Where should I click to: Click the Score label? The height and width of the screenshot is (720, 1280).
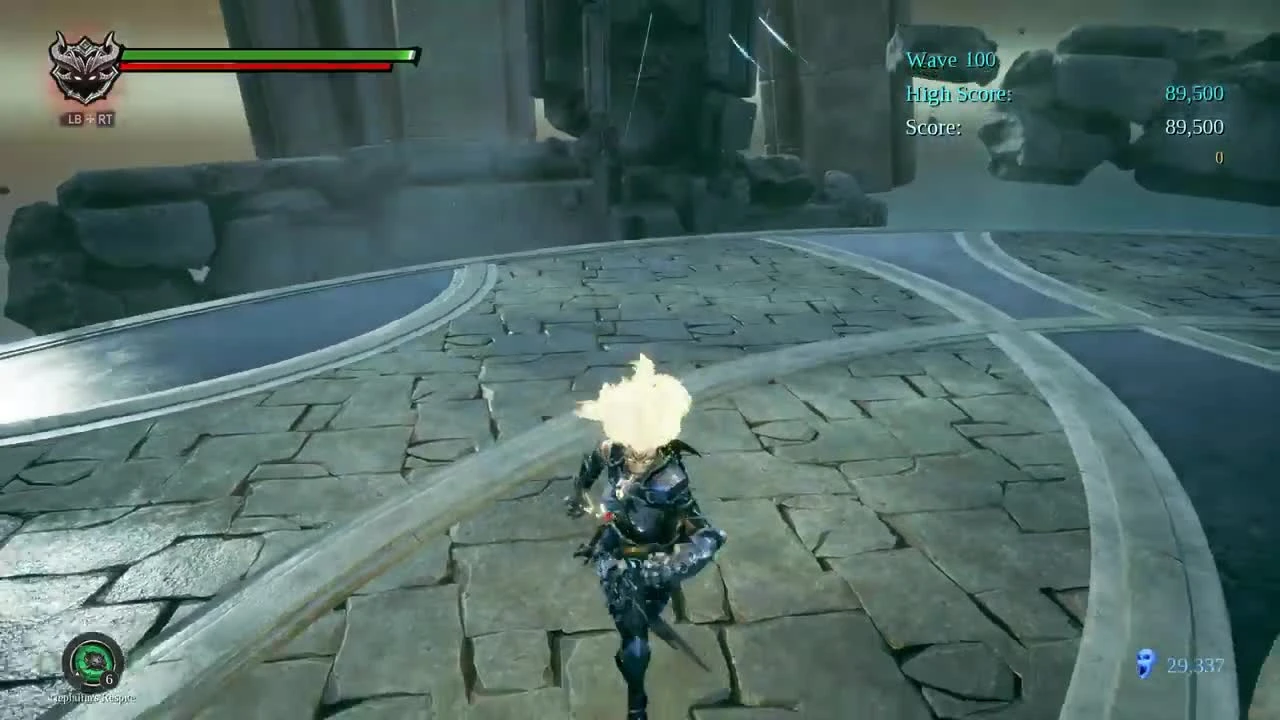(932, 127)
